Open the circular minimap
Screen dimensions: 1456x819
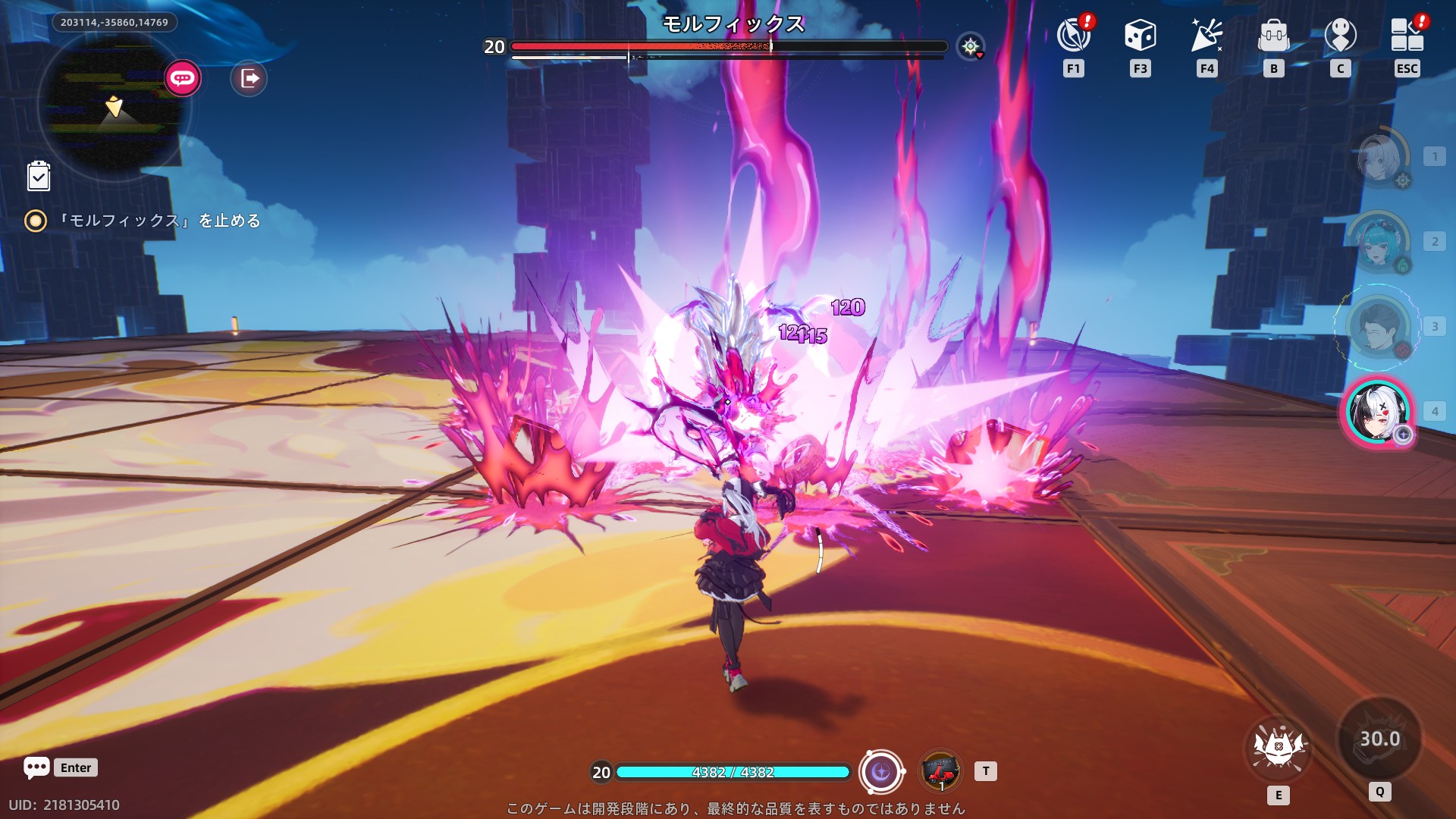pyautogui.click(x=114, y=106)
